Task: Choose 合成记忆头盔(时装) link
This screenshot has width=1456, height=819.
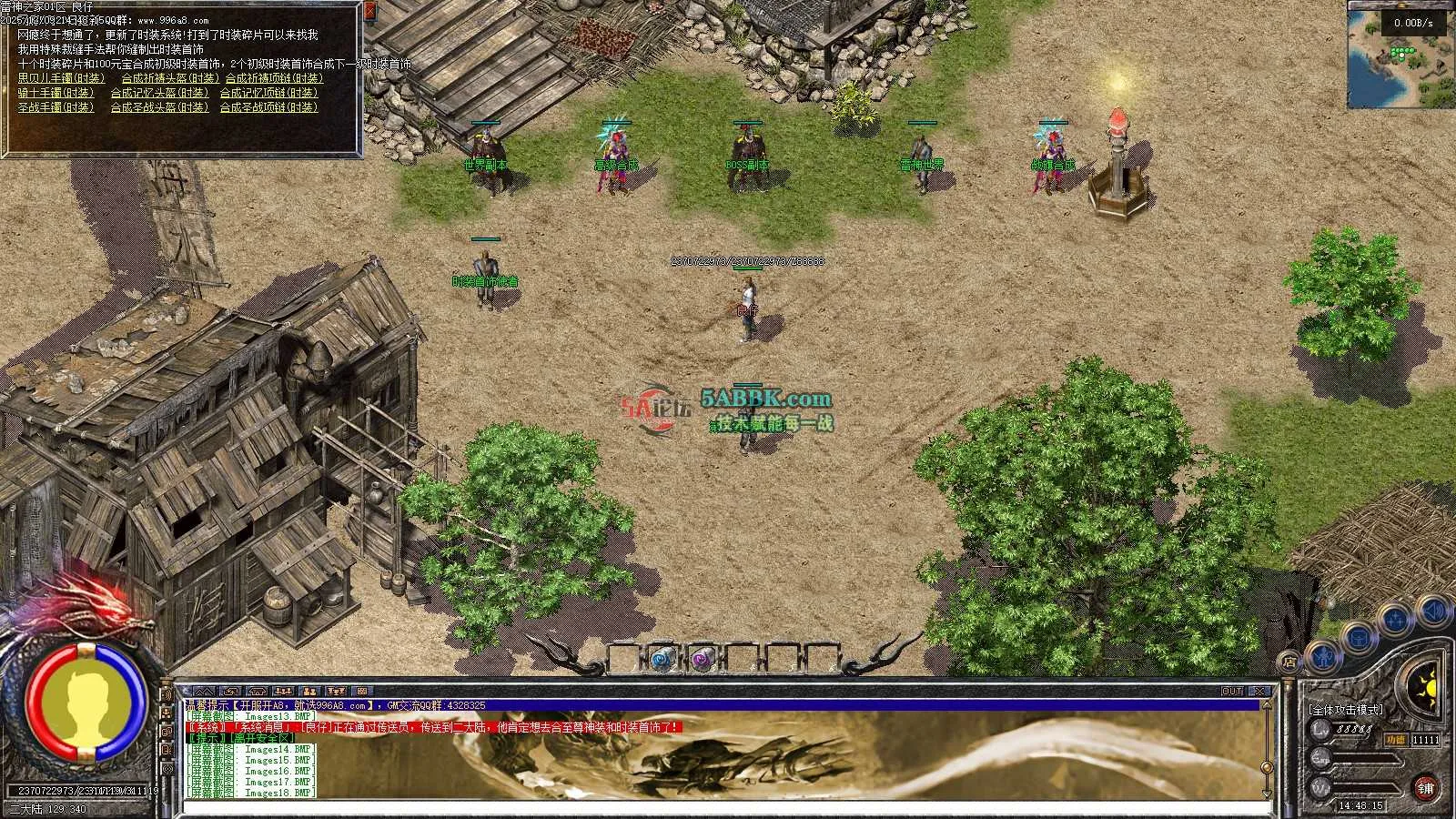Action: (159, 93)
